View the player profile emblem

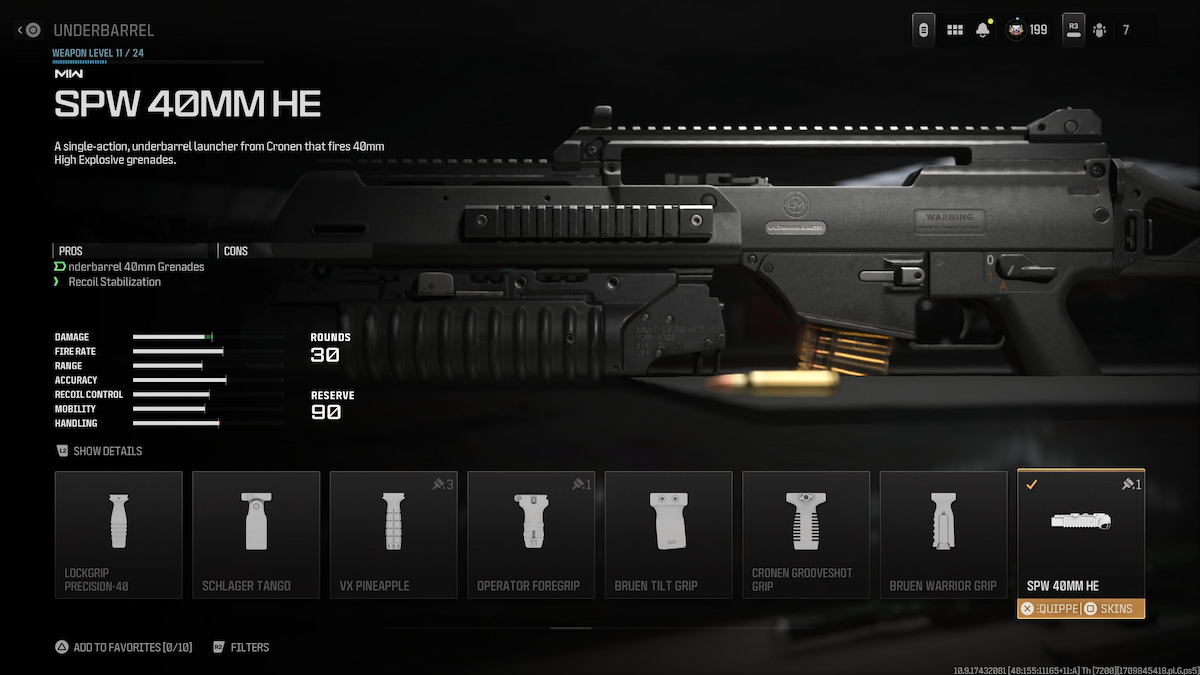pos(1015,30)
